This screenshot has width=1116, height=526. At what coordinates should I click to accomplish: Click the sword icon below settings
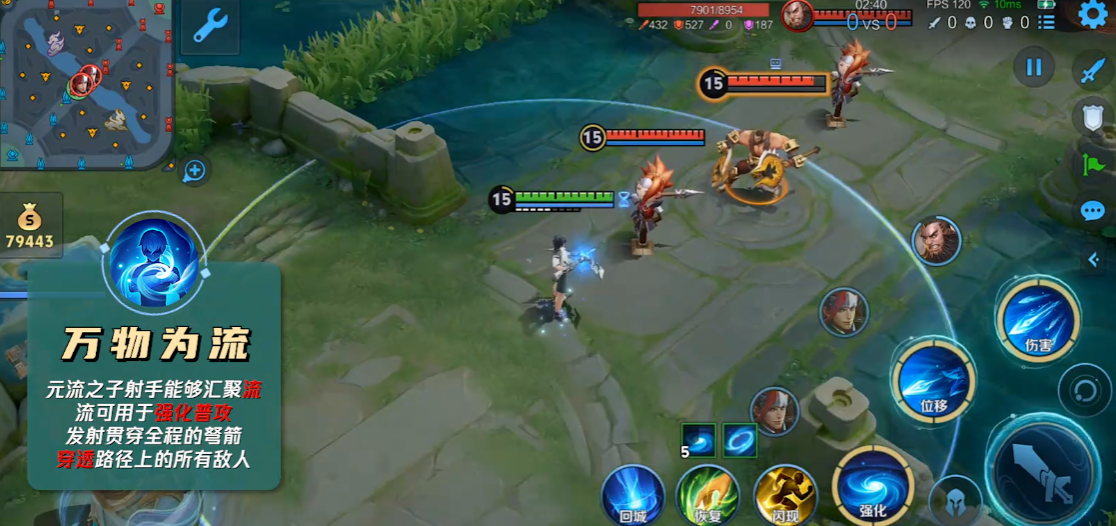click(x=1092, y=70)
